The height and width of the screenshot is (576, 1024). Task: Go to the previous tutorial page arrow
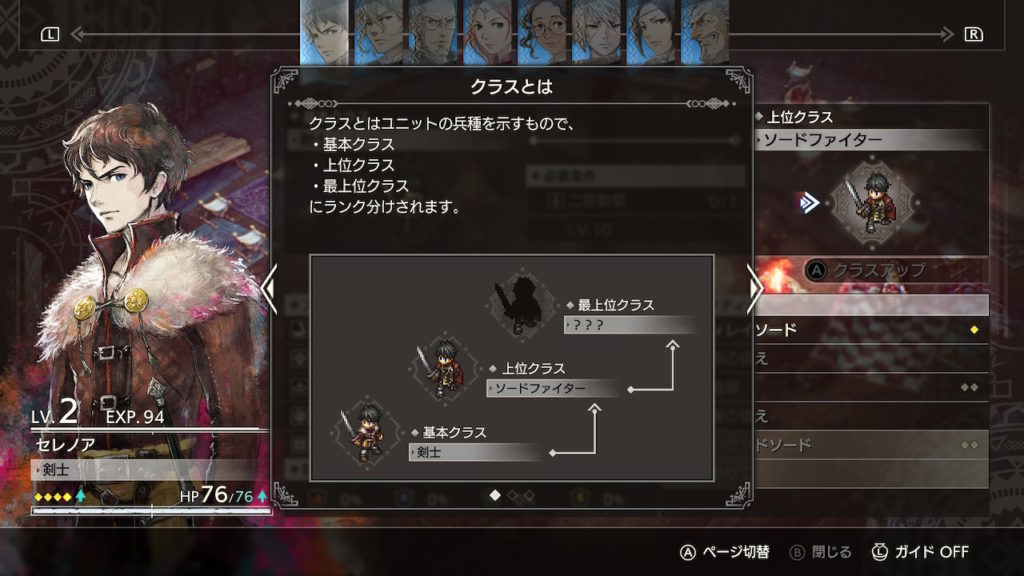pyautogui.click(x=268, y=288)
